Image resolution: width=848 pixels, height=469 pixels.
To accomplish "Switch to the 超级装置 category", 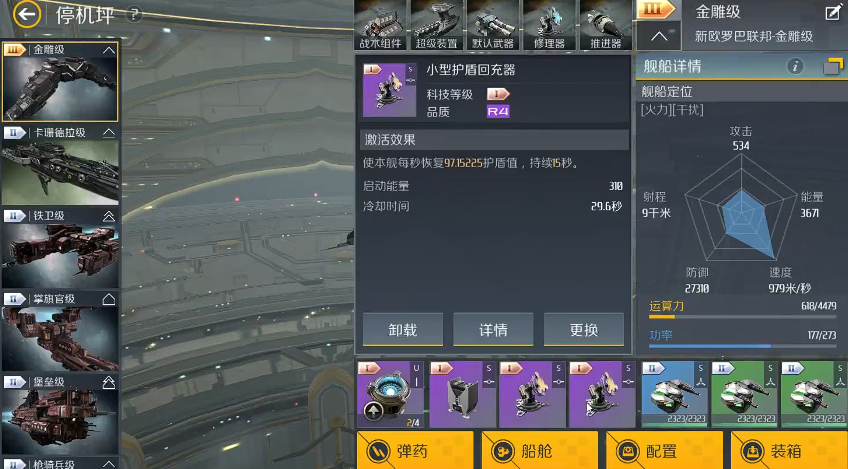I will pyautogui.click(x=436, y=25).
